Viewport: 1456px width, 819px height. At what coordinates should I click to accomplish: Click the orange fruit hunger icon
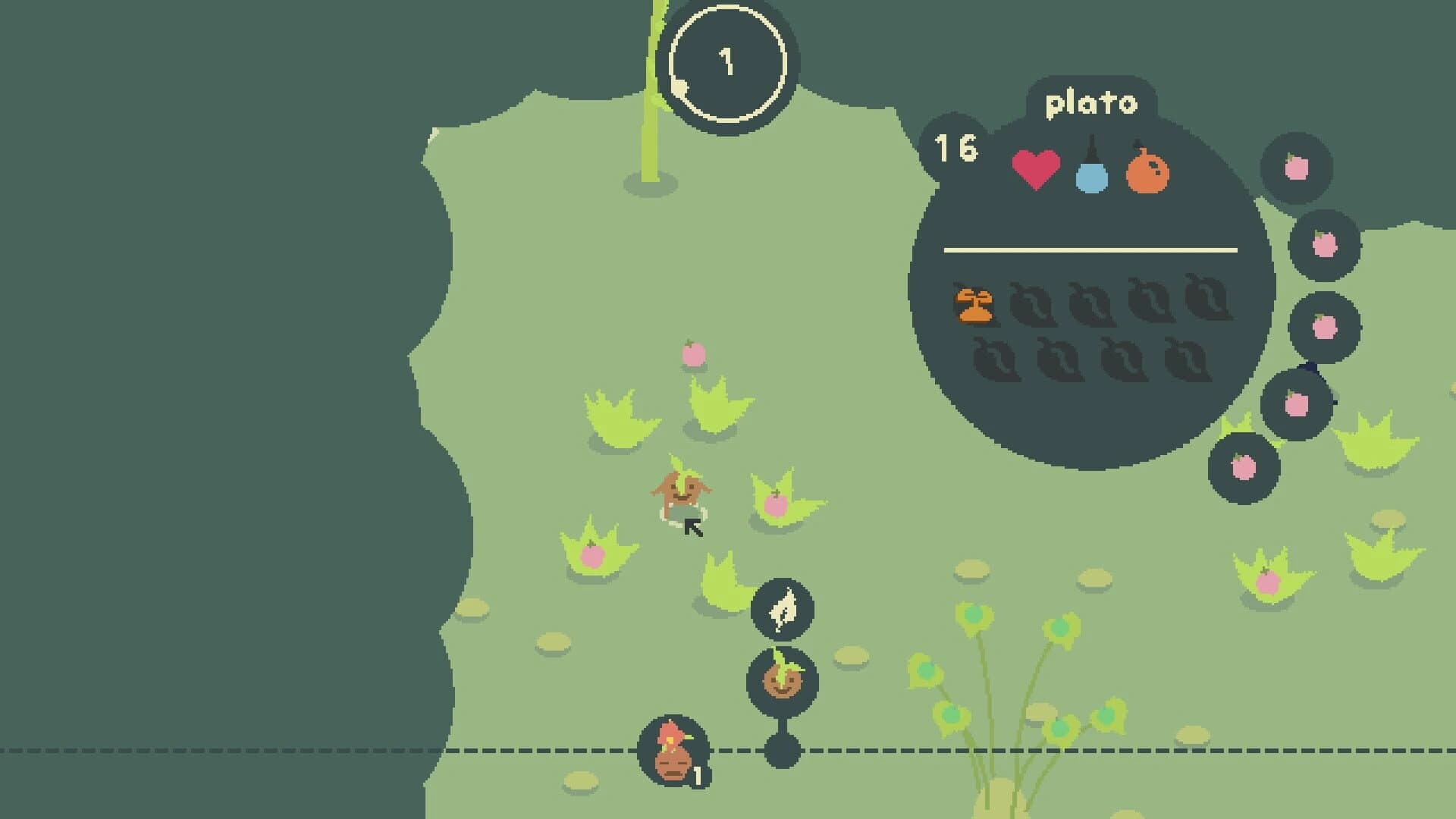(1147, 171)
